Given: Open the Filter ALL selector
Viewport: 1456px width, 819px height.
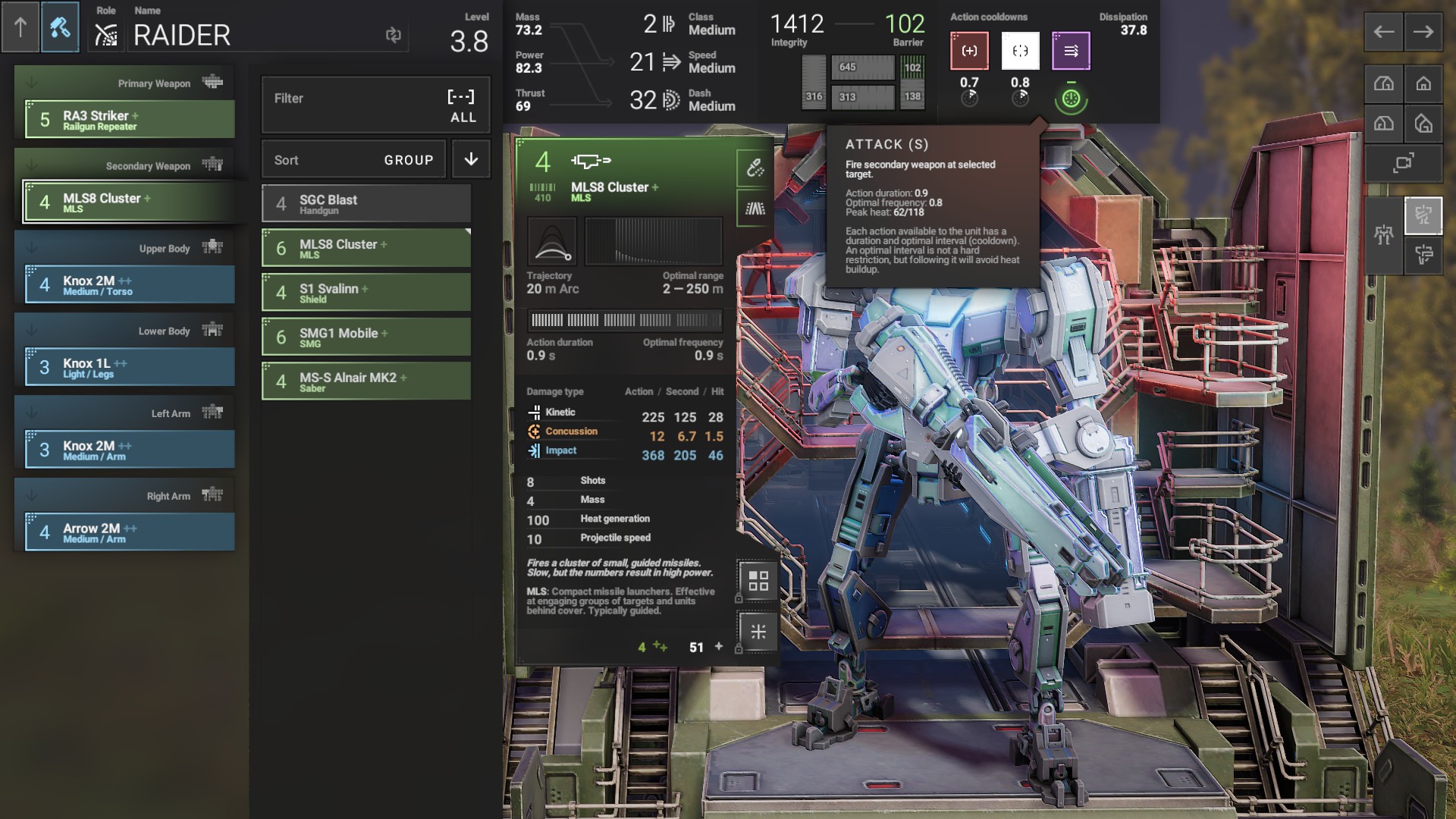Looking at the screenshot, I should click(x=375, y=105).
